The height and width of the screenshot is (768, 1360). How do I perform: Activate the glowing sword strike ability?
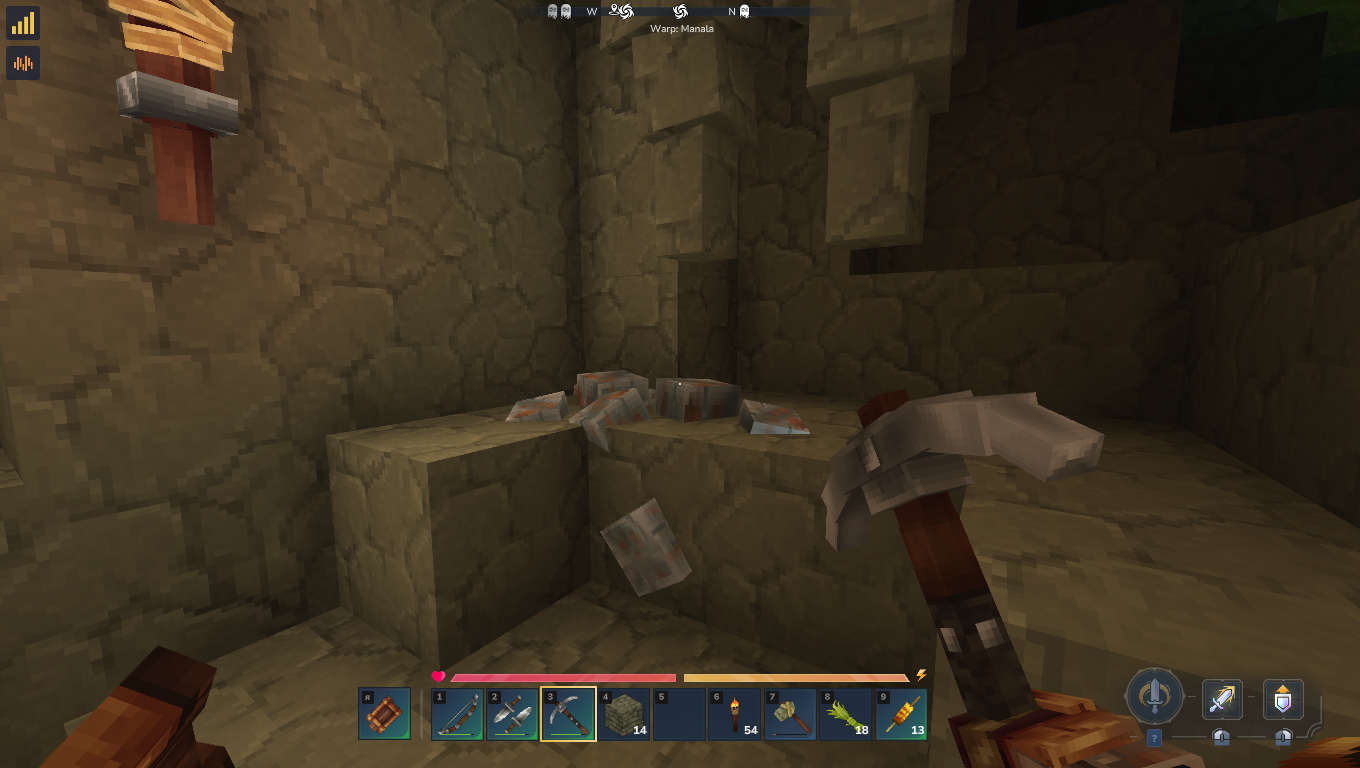(1221, 699)
